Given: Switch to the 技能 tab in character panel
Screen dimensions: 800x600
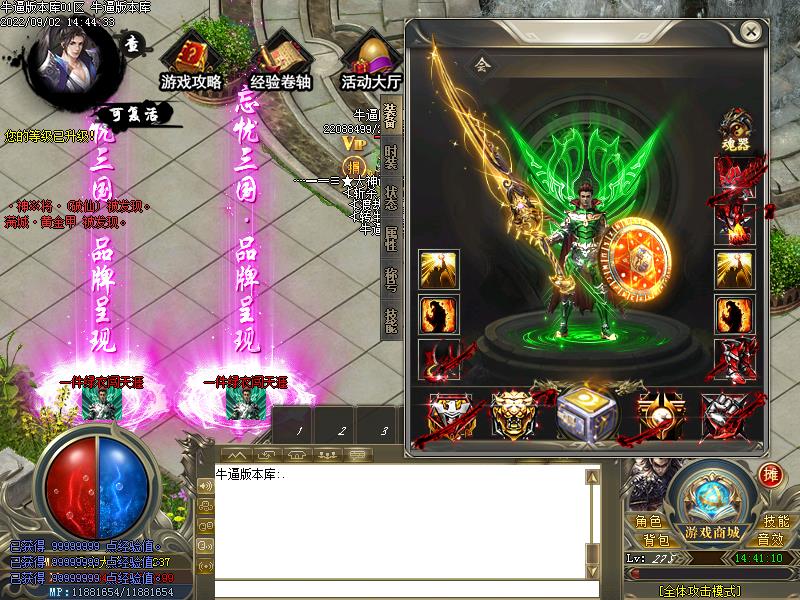Looking at the screenshot, I should 391,318.
